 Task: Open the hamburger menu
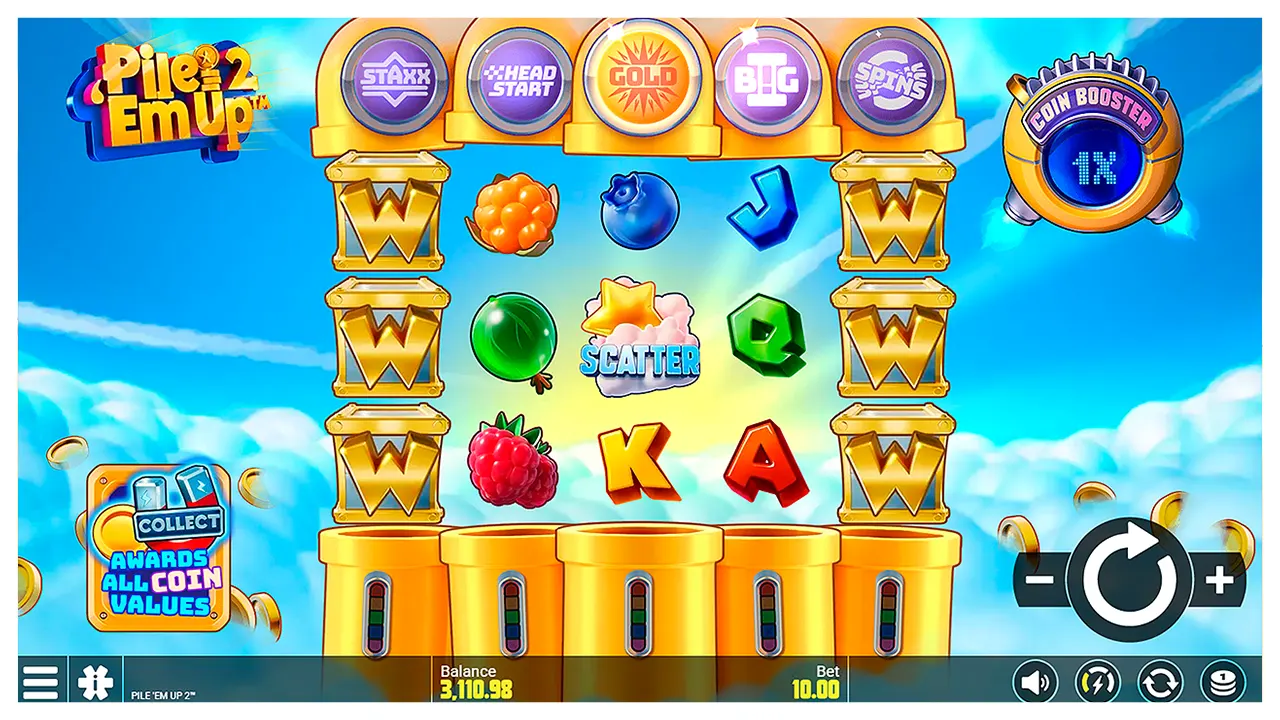pyautogui.click(x=40, y=682)
